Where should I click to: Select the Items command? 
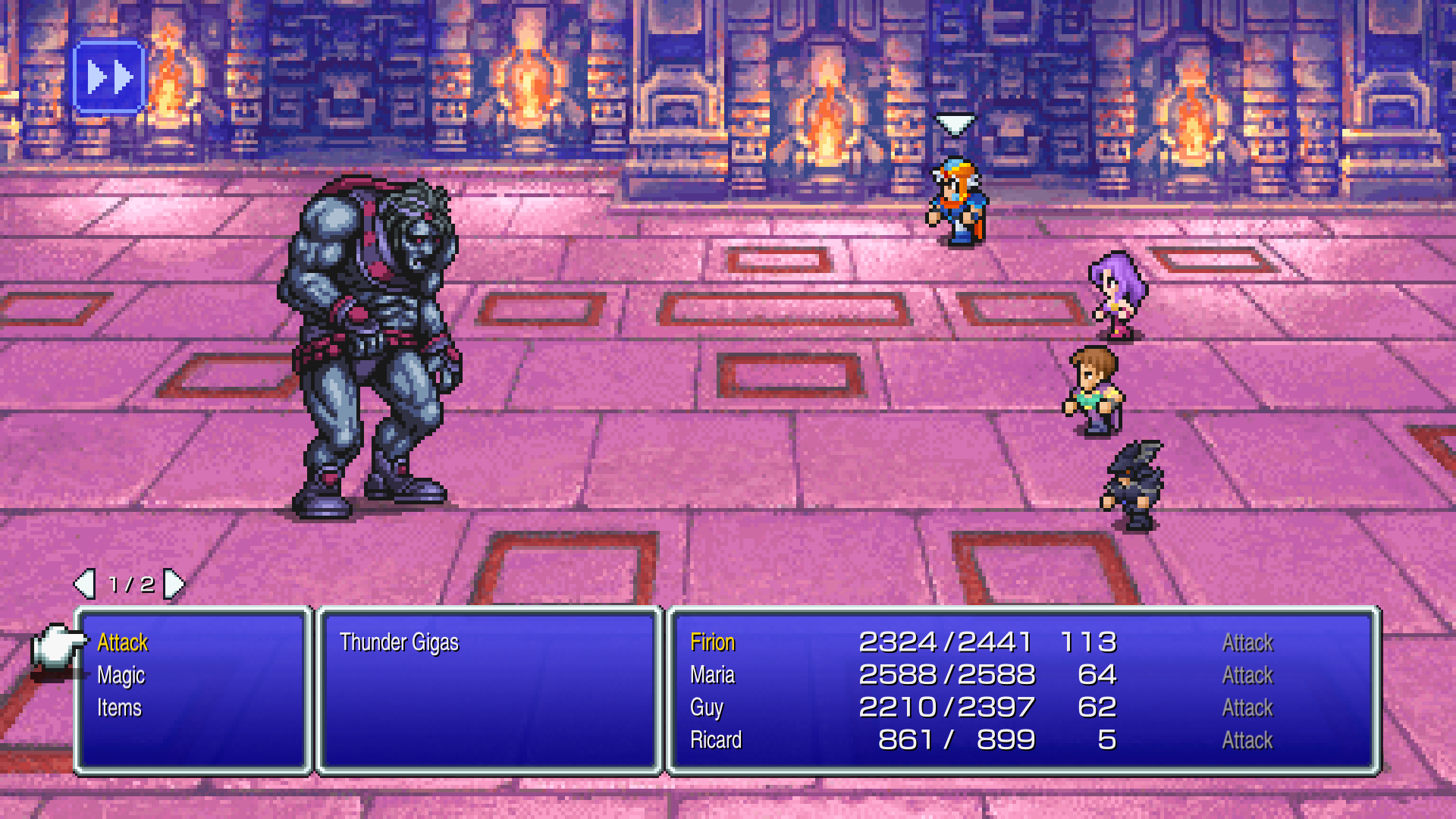pos(120,708)
